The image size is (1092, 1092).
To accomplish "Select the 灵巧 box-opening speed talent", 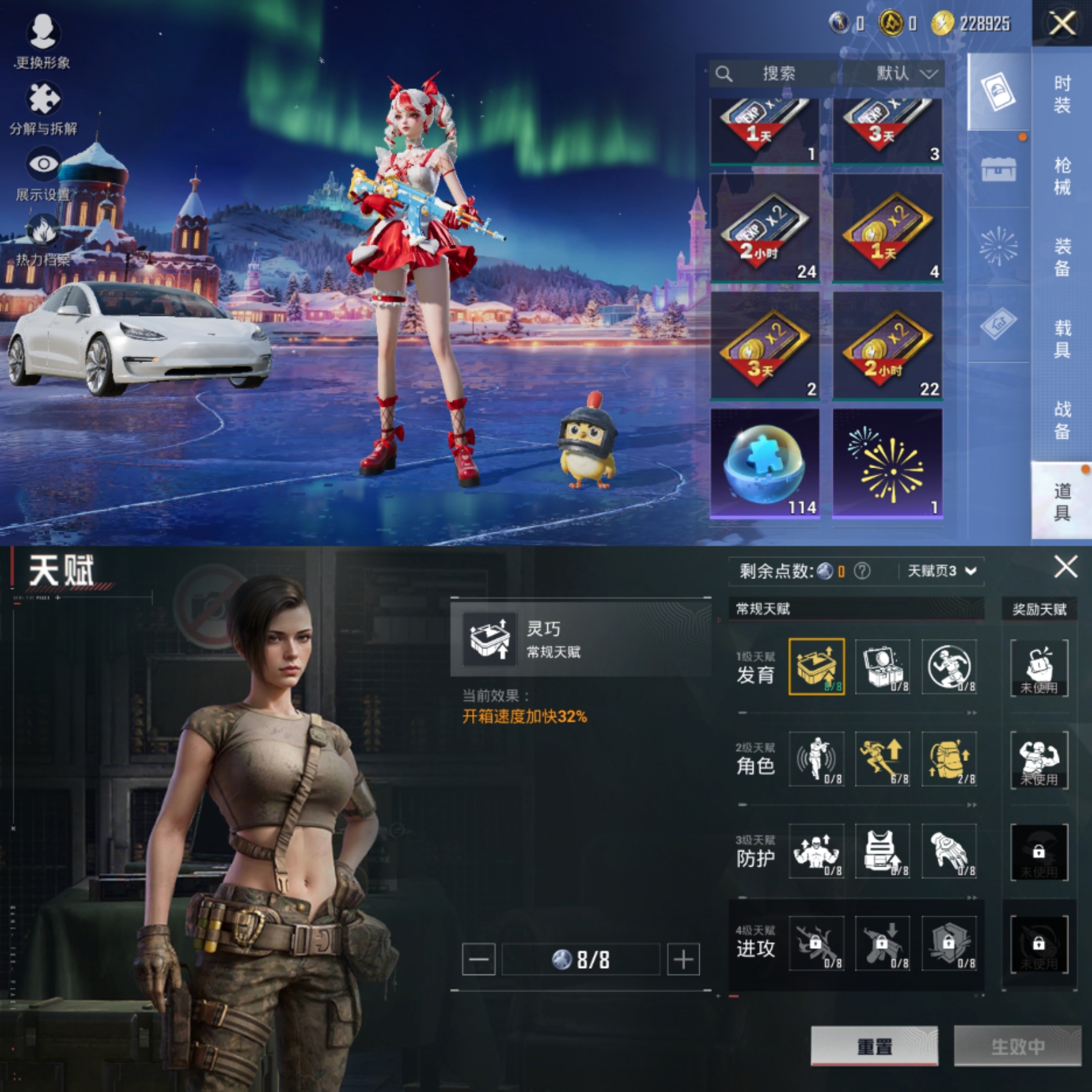I will click(817, 668).
